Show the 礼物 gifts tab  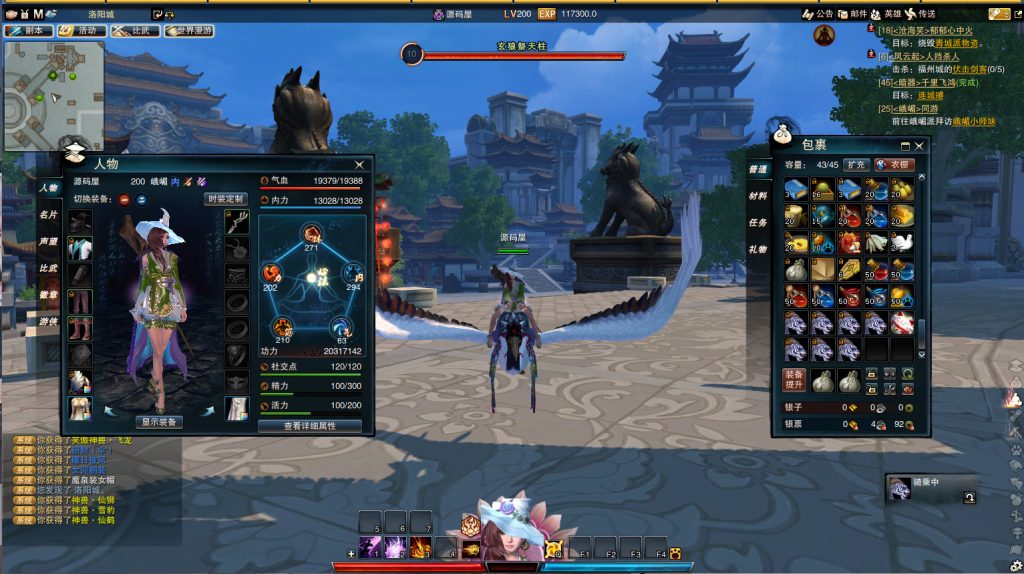[x=758, y=250]
